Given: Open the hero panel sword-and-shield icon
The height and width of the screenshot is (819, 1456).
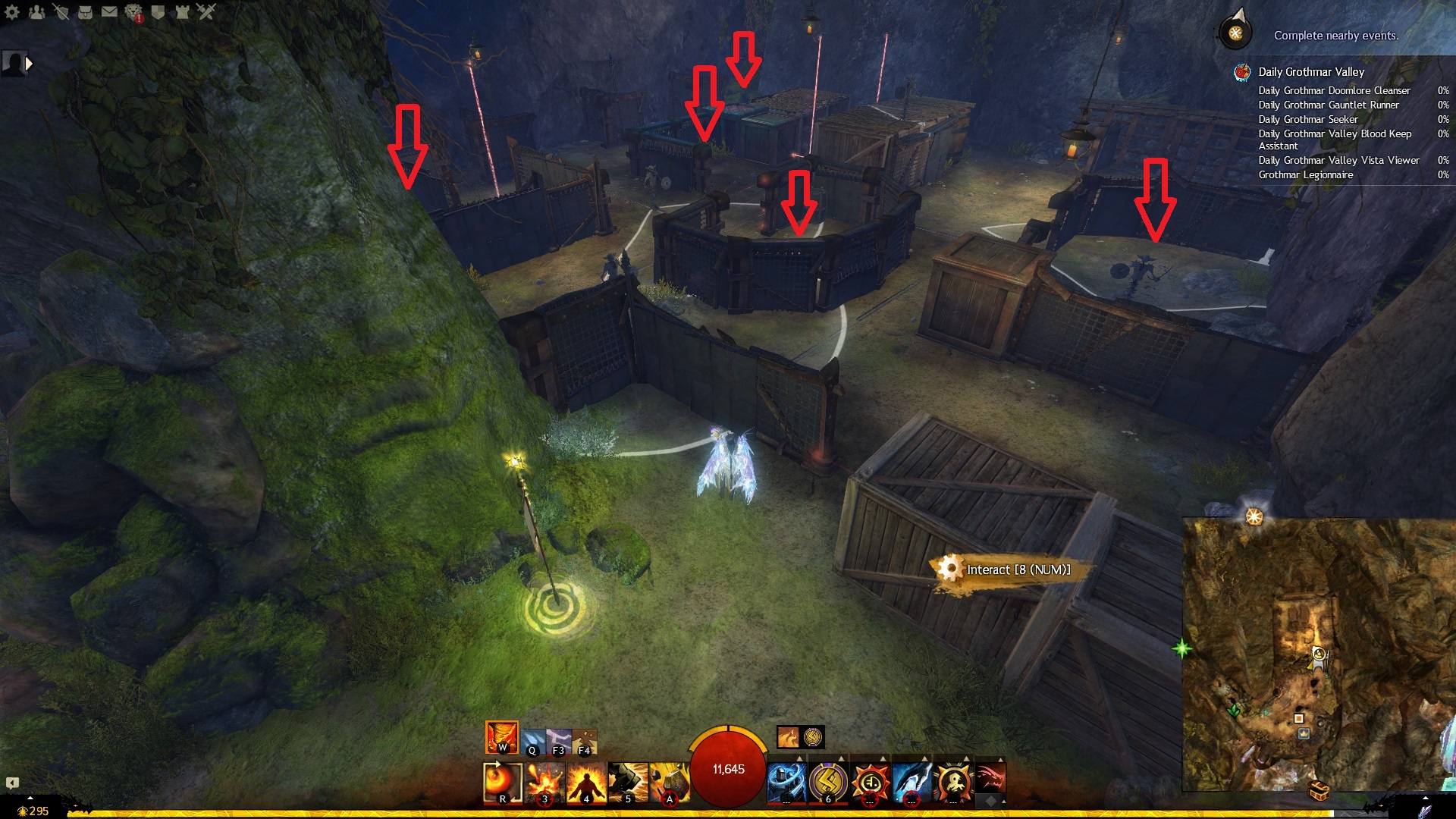Looking at the screenshot, I should 61,11.
